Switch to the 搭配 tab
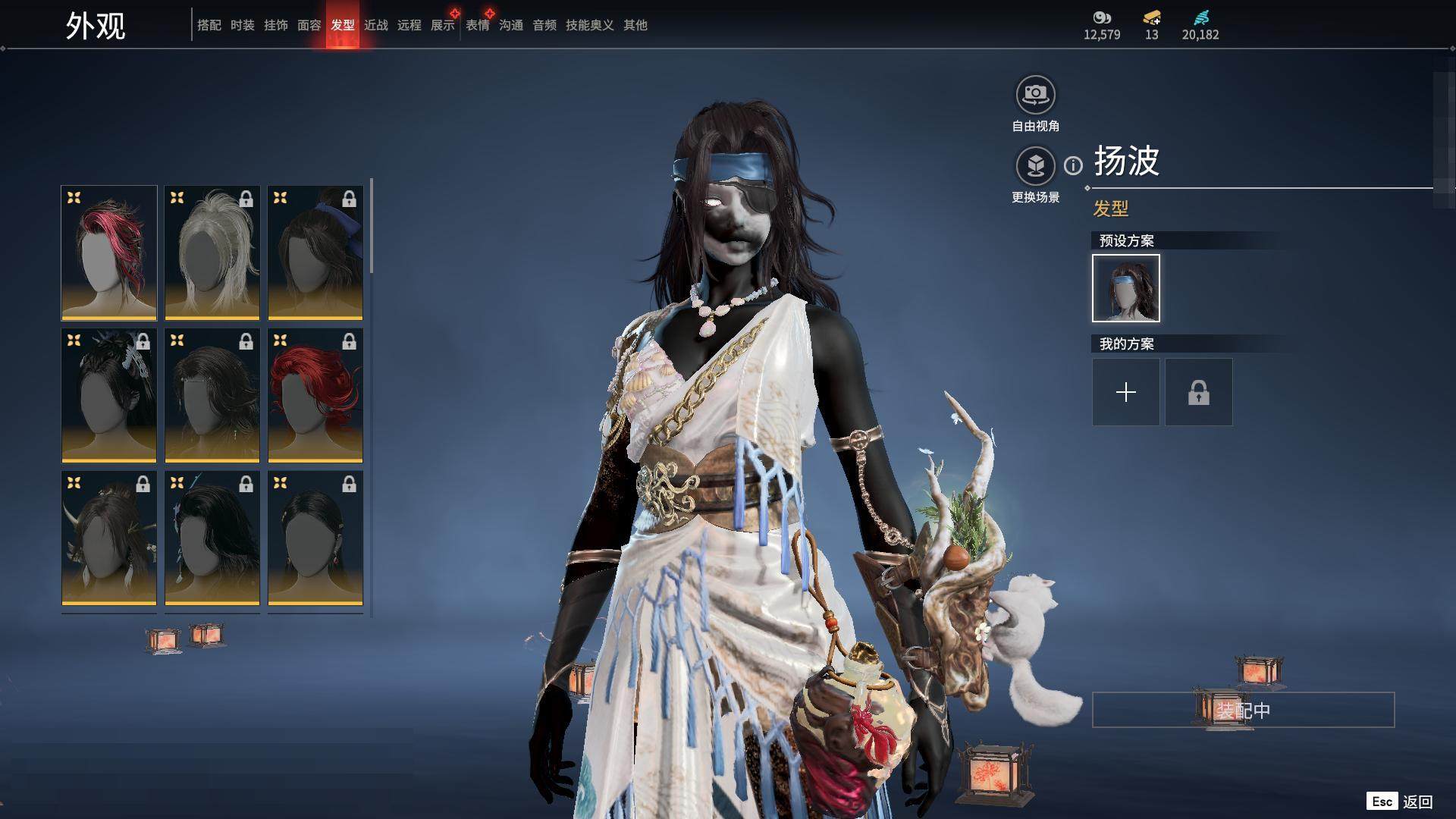Screen dimensions: 1456x819 click(209, 25)
